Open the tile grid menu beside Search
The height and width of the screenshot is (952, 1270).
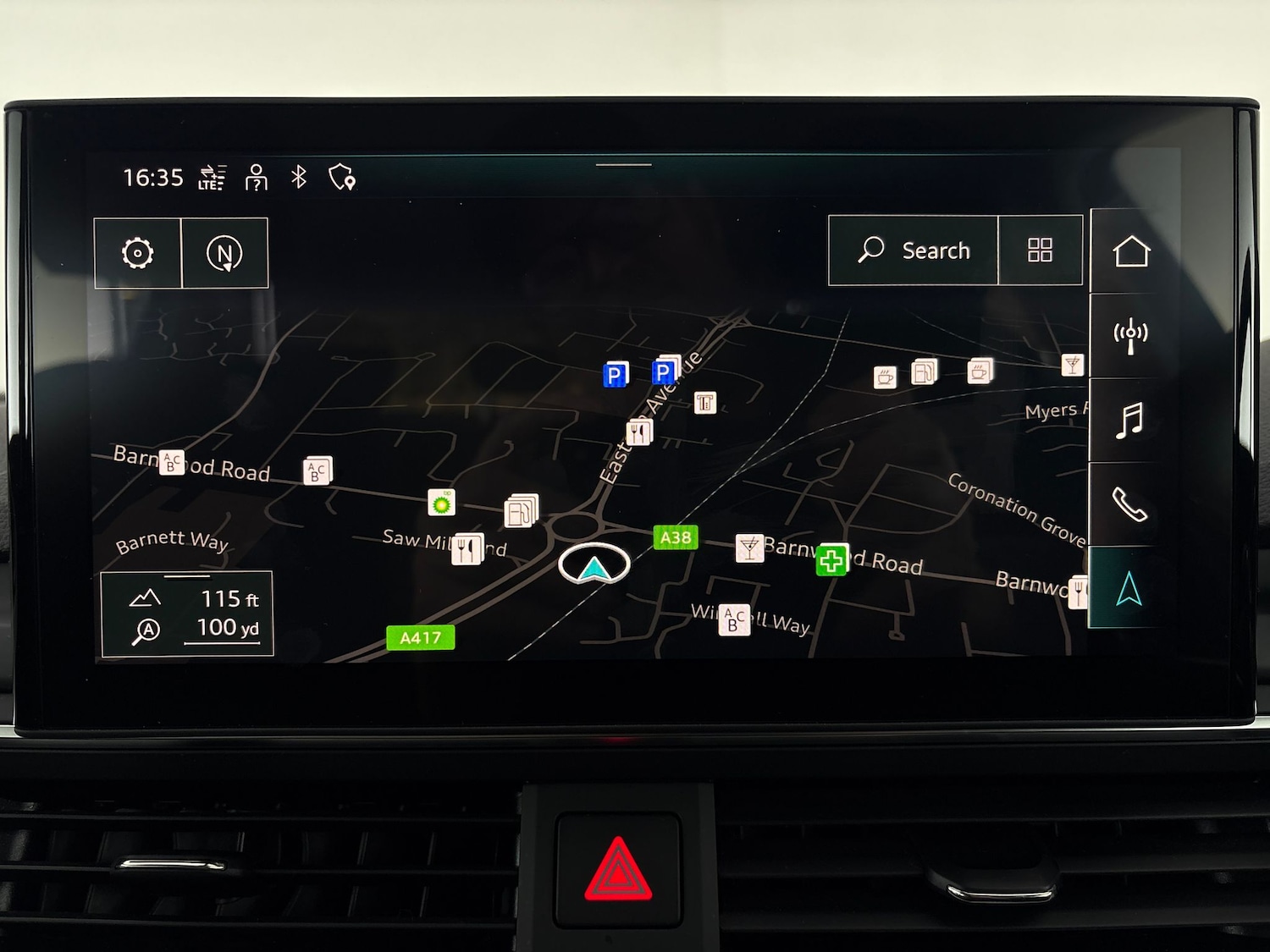(1040, 250)
